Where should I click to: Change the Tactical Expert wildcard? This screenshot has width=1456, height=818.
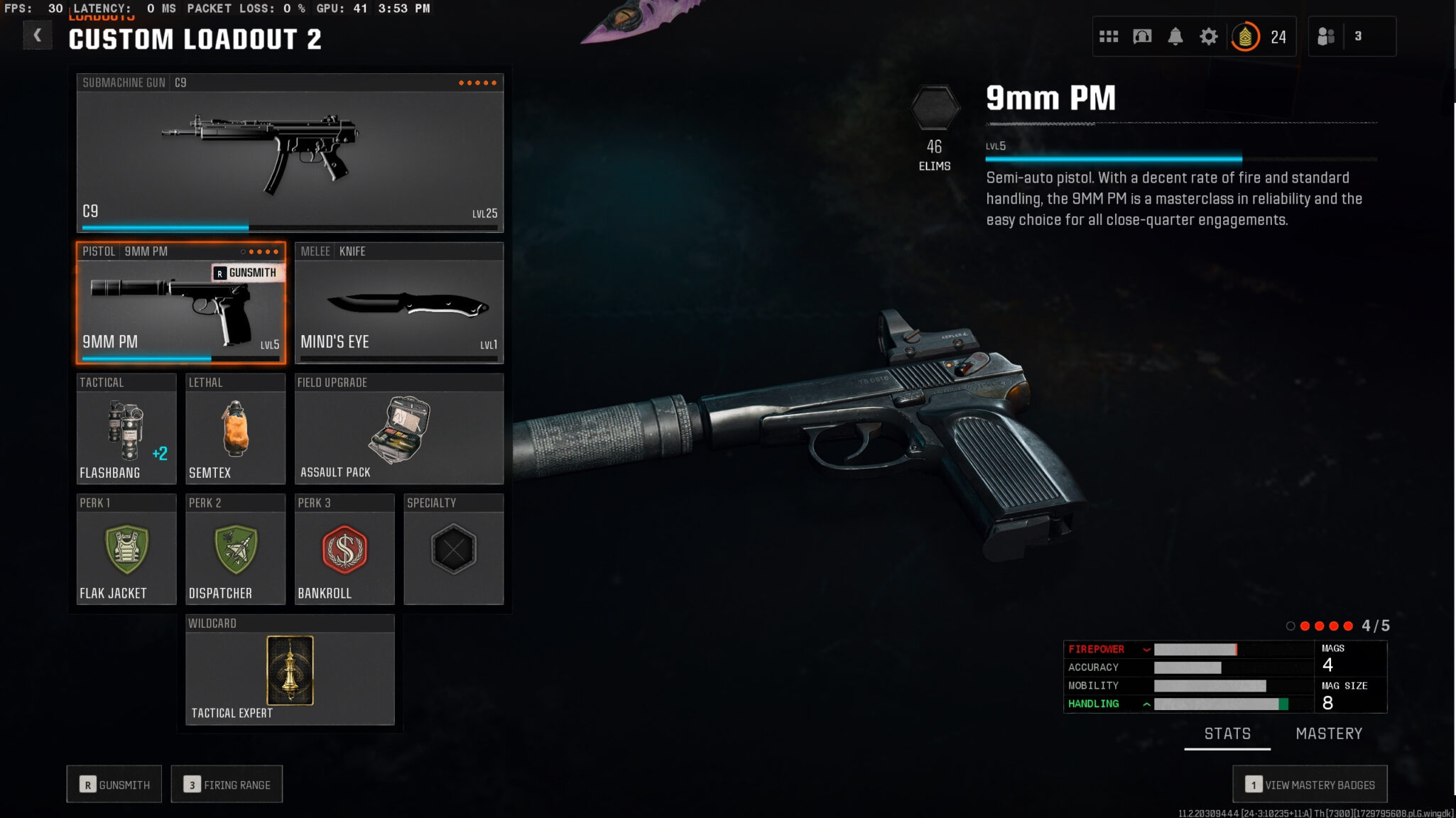point(290,670)
